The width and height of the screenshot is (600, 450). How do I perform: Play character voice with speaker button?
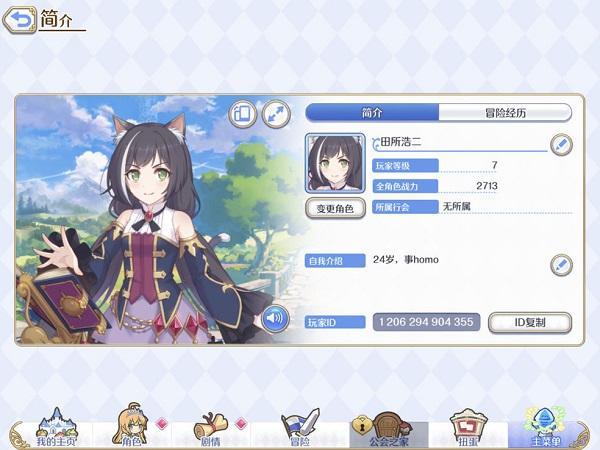click(275, 319)
